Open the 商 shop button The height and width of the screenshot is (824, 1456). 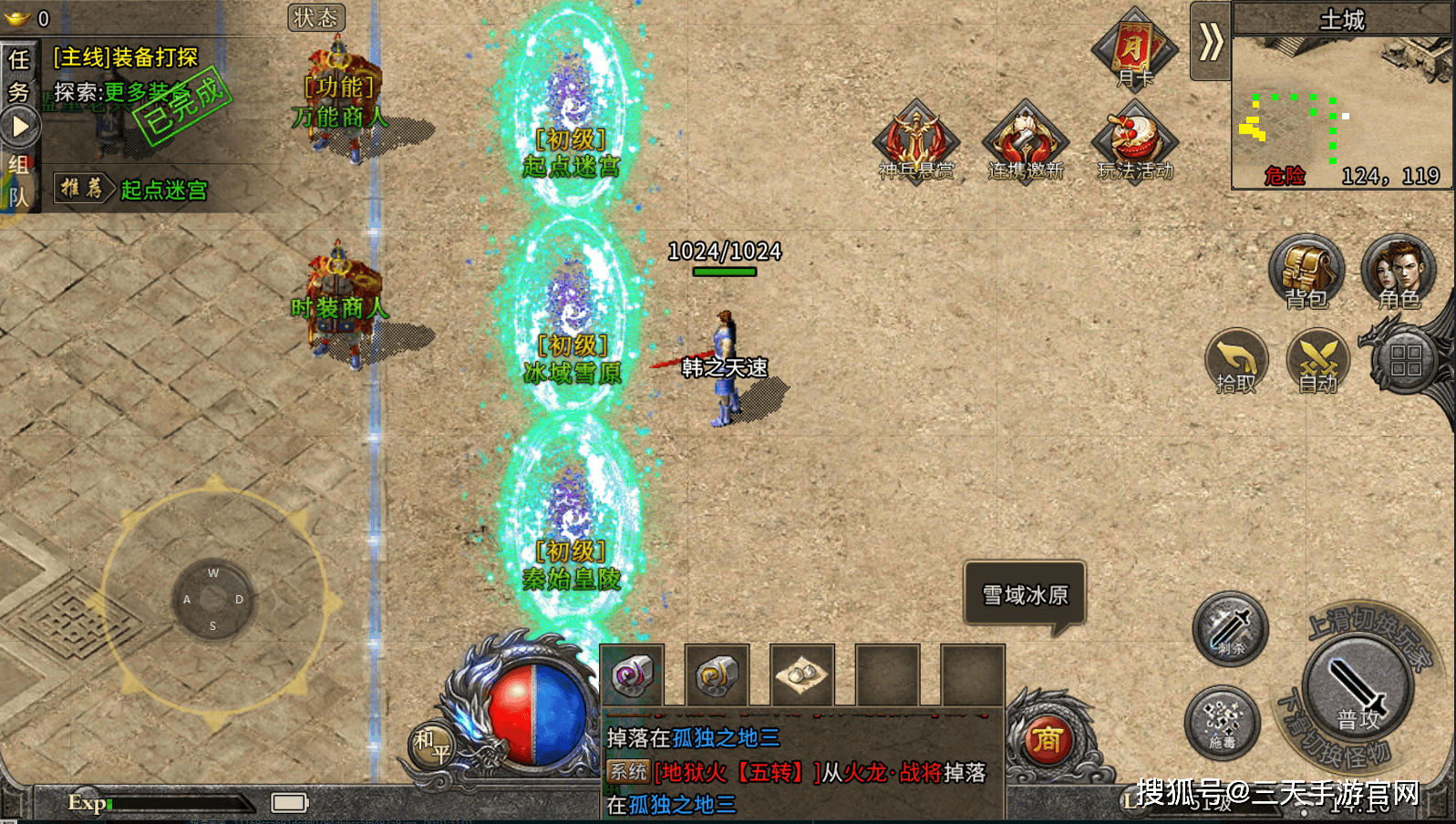[1048, 740]
